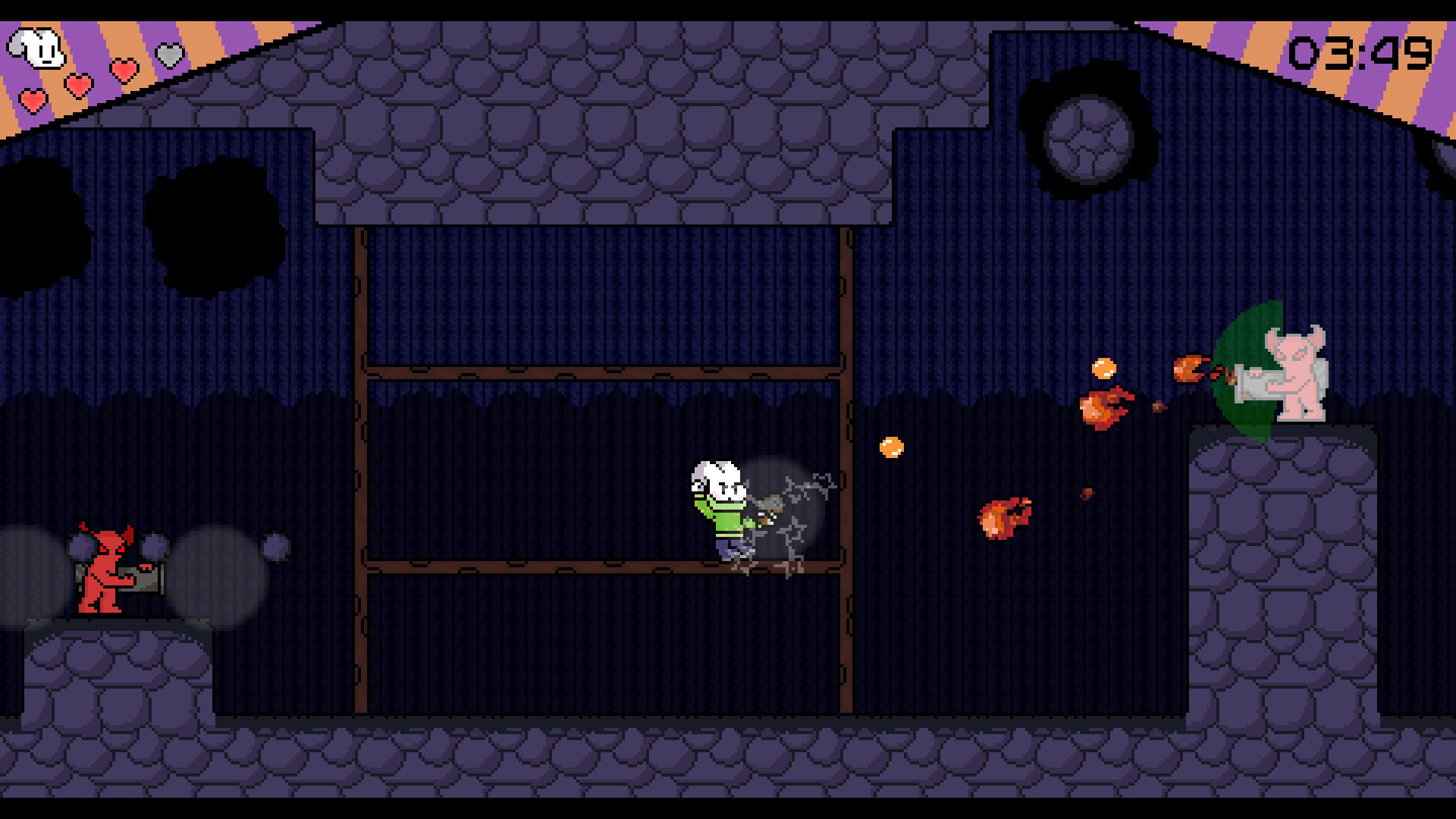Click the white cloud icon in the HUD

pos(38,48)
